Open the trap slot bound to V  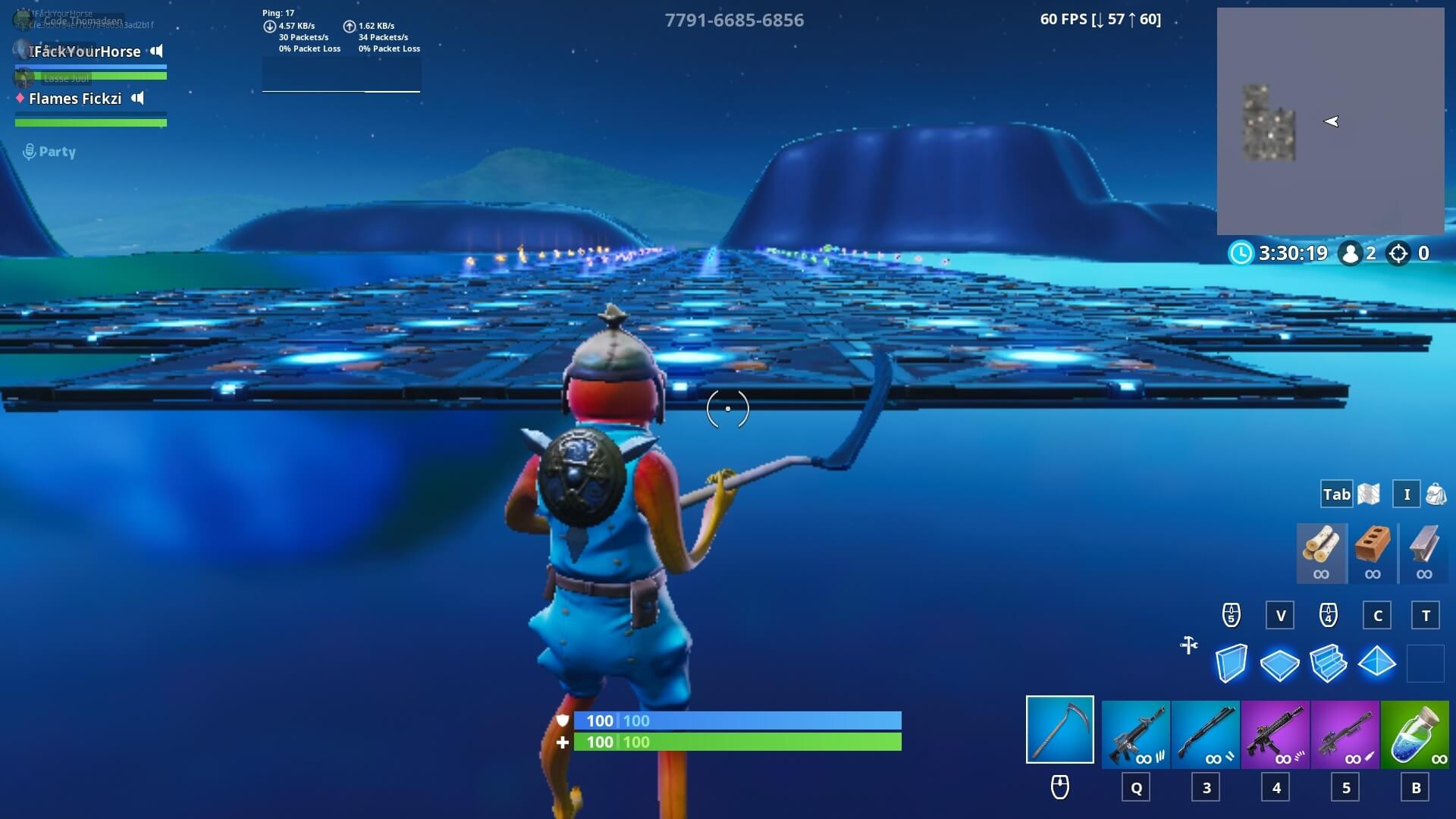(x=1279, y=616)
